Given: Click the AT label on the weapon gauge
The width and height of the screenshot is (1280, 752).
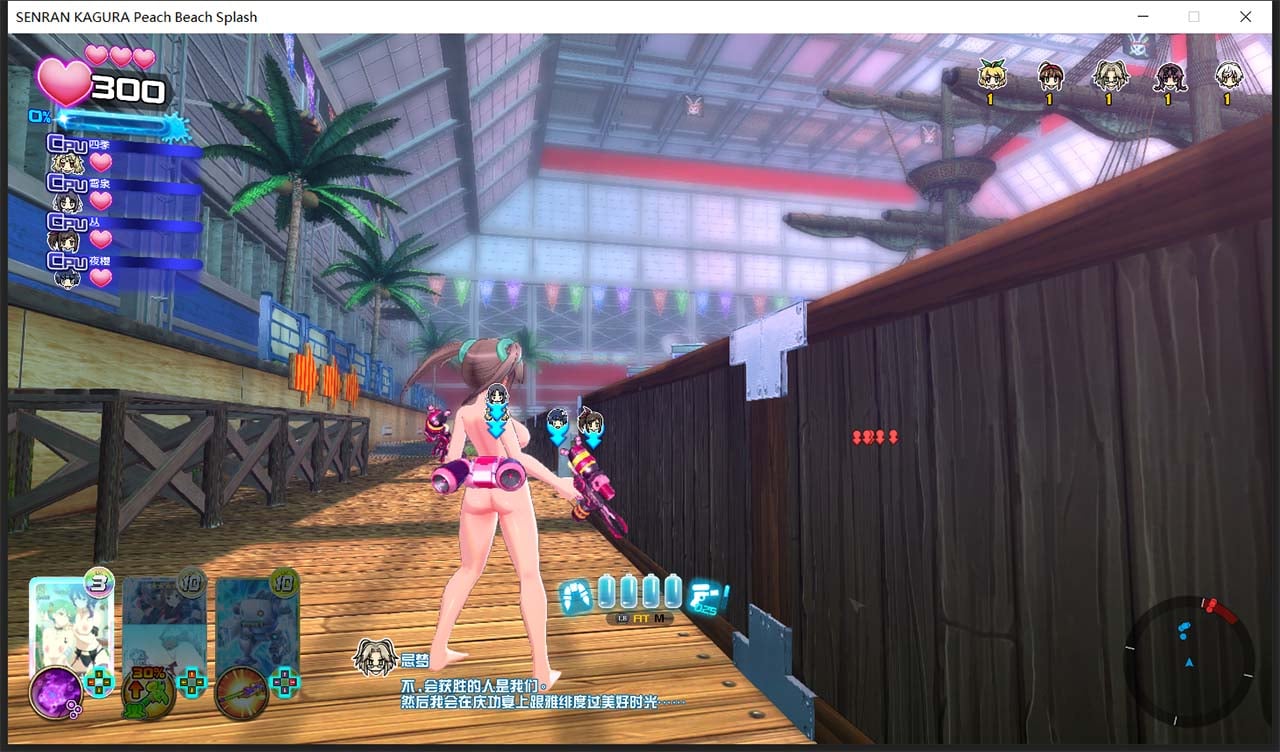Looking at the screenshot, I should [x=640, y=619].
